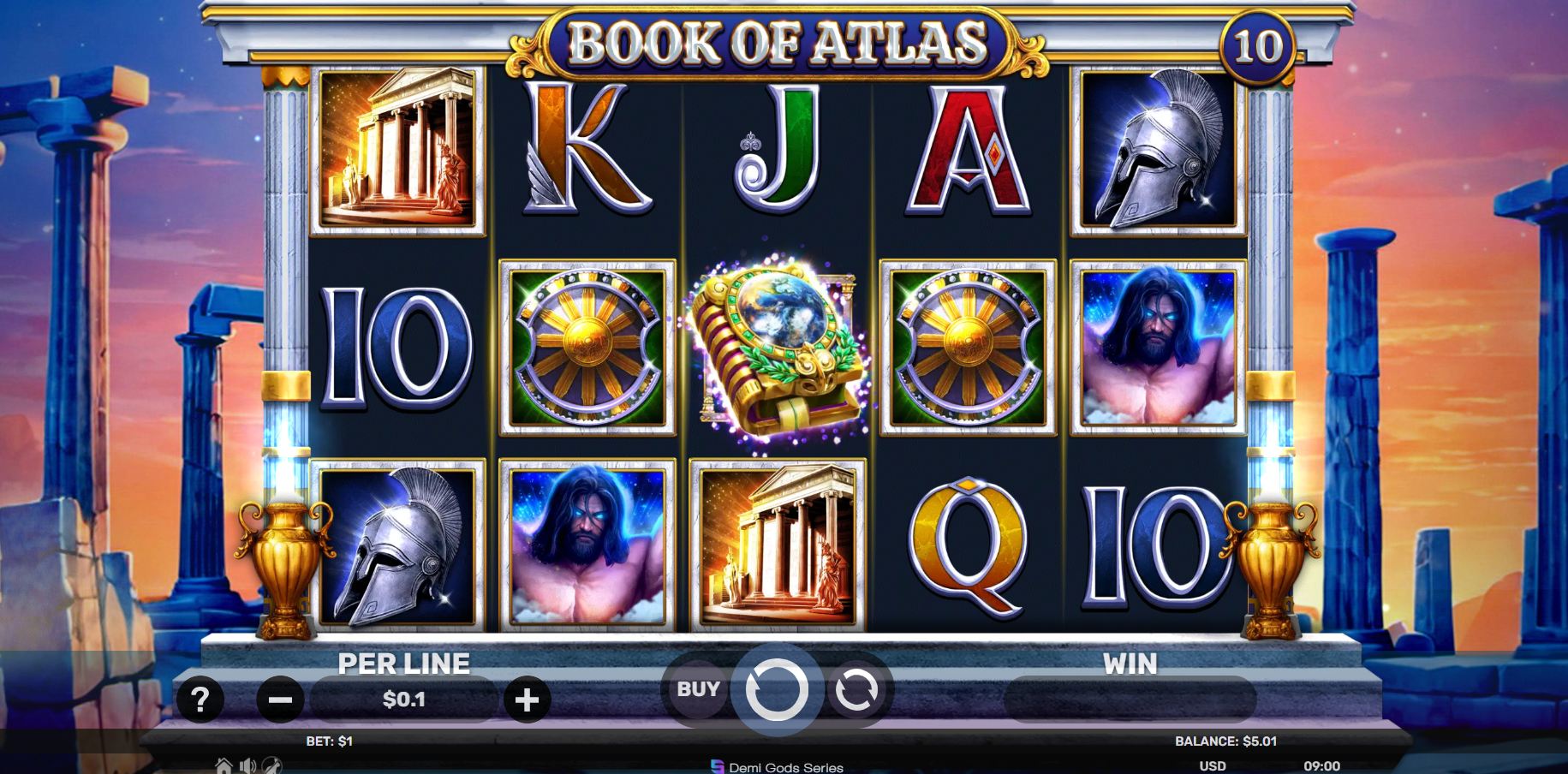This screenshot has height=774, width=1568.
Task: Start autoplay with the smaller circular arrows icon
Action: point(859,688)
